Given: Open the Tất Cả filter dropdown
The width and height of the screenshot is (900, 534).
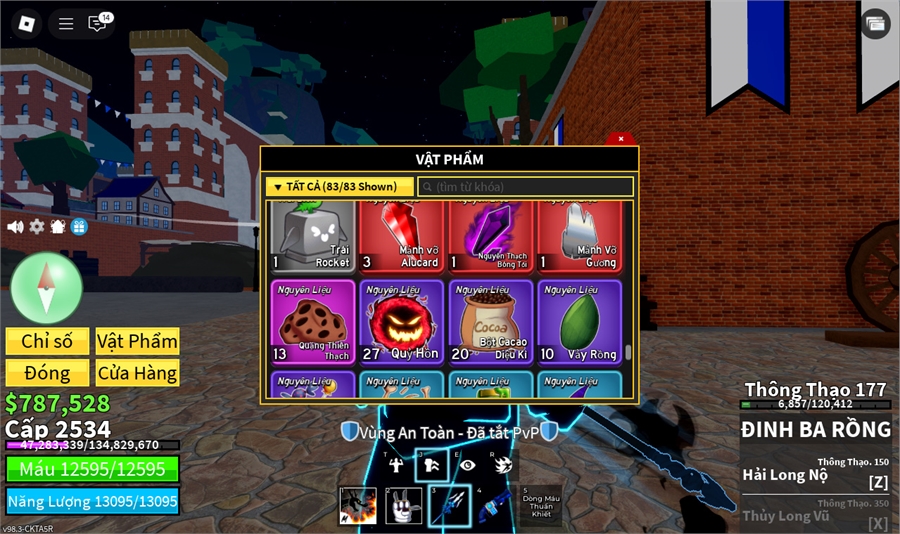Looking at the screenshot, I should (340, 187).
